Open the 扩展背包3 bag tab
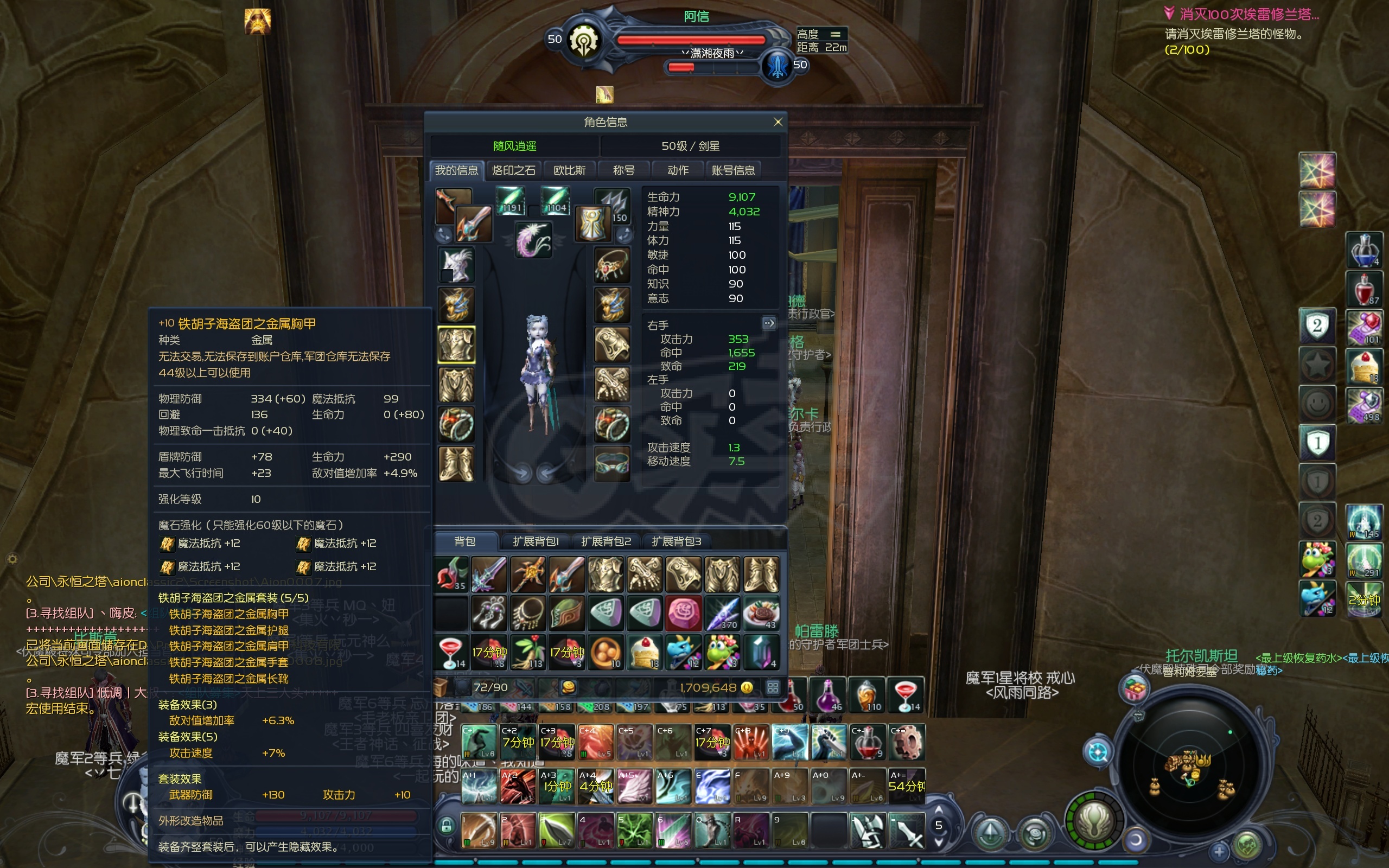The width and height of the screenshot is (1389, 868). tap(676, 541)
